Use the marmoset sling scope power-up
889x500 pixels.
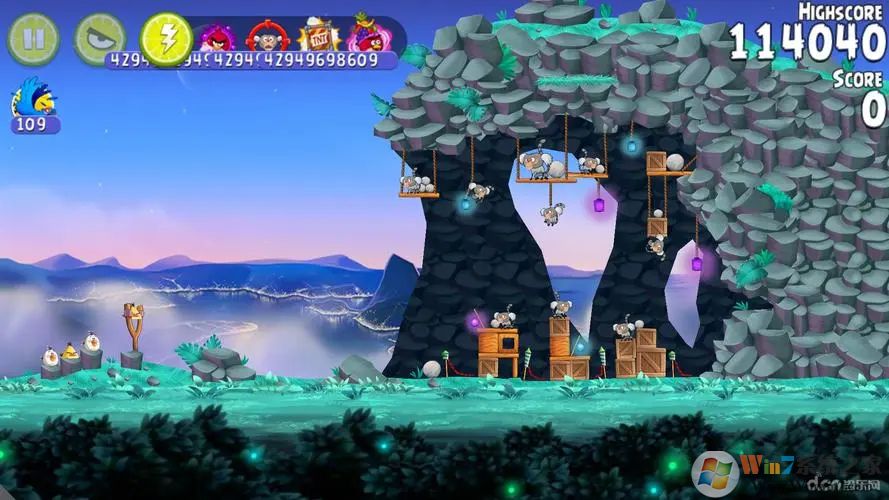pos(267,37)
